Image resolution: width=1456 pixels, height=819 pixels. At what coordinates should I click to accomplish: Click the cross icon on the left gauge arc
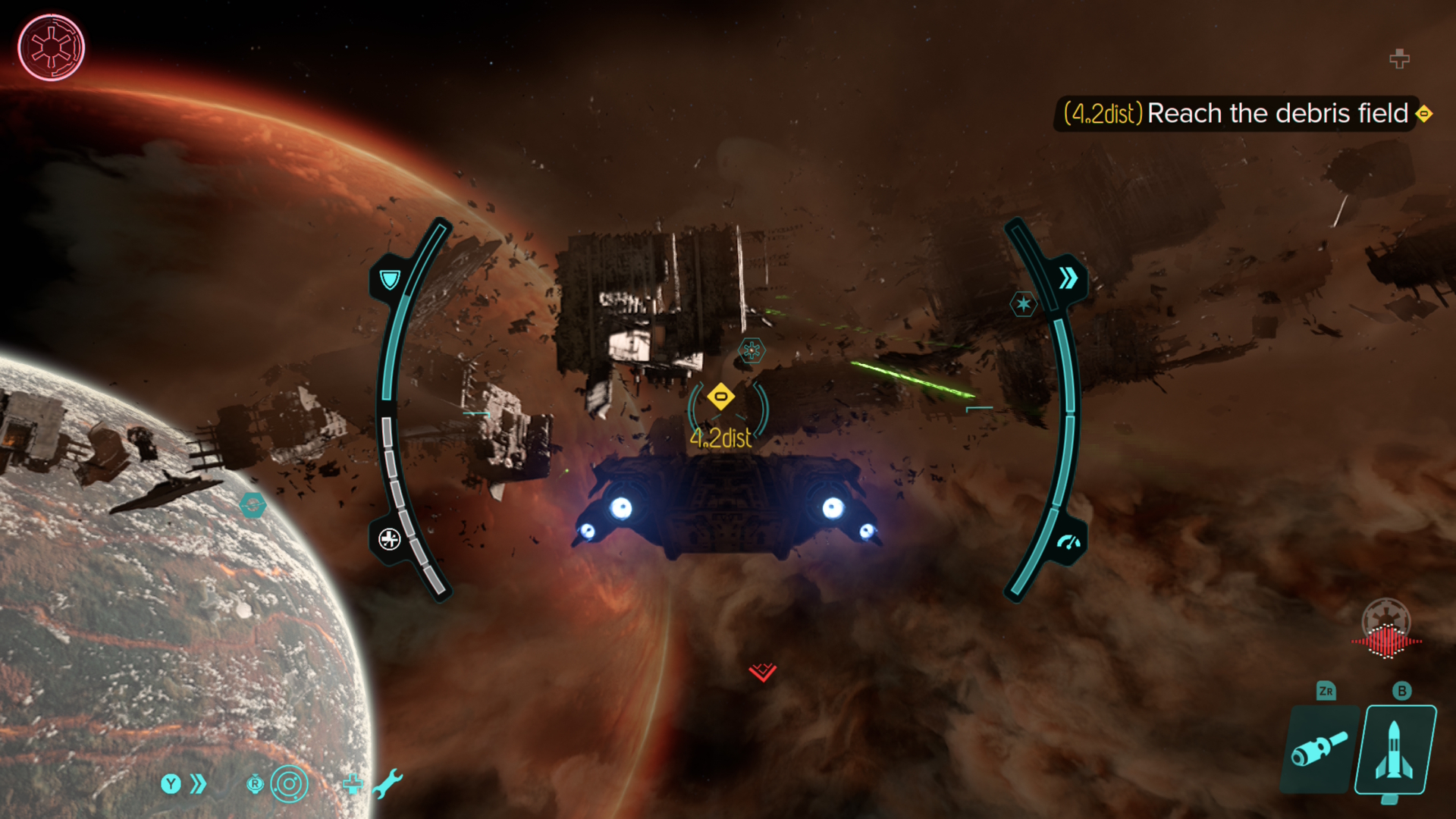[x=390, y=541]
